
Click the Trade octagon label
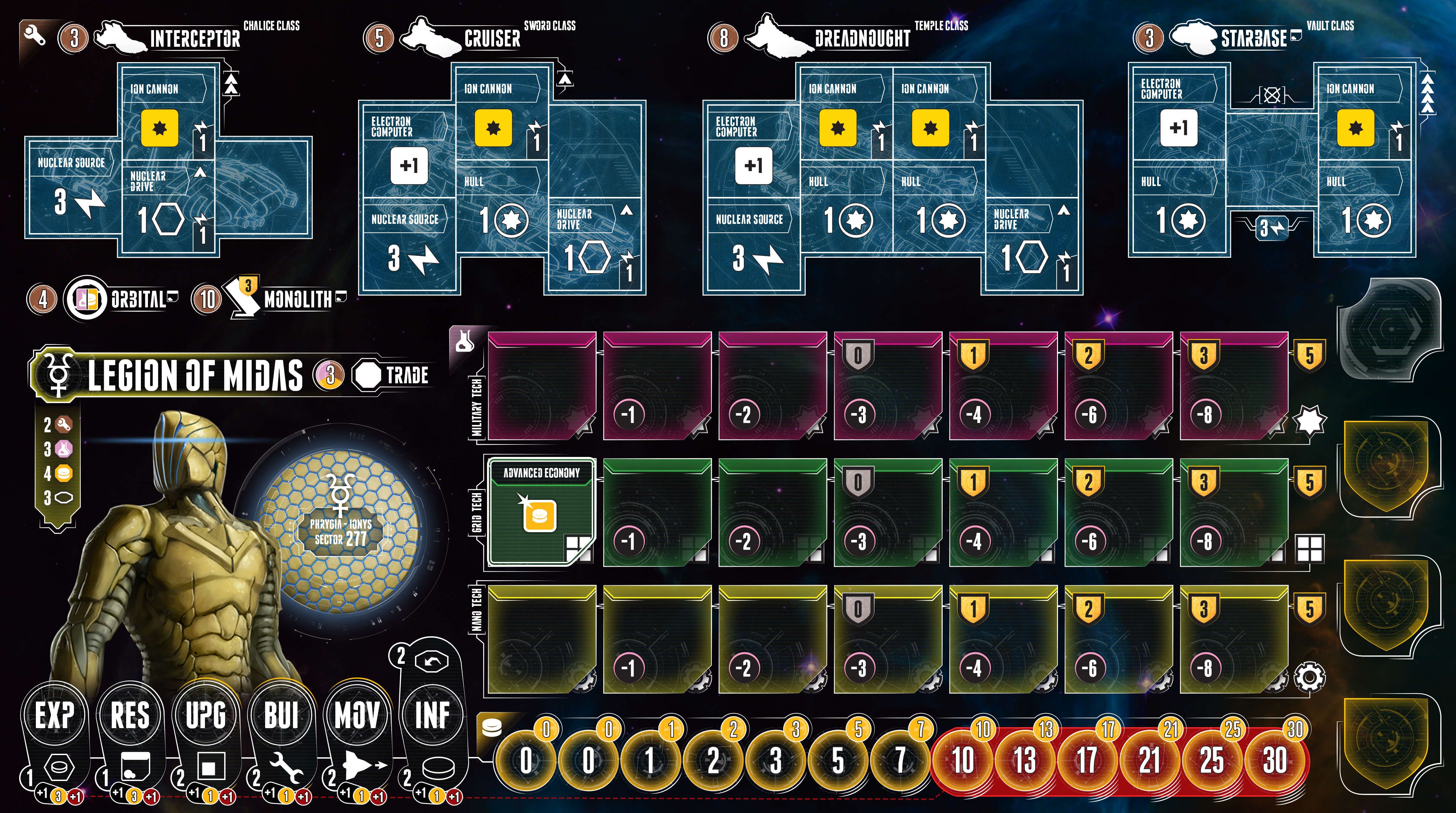click(391, 375)
